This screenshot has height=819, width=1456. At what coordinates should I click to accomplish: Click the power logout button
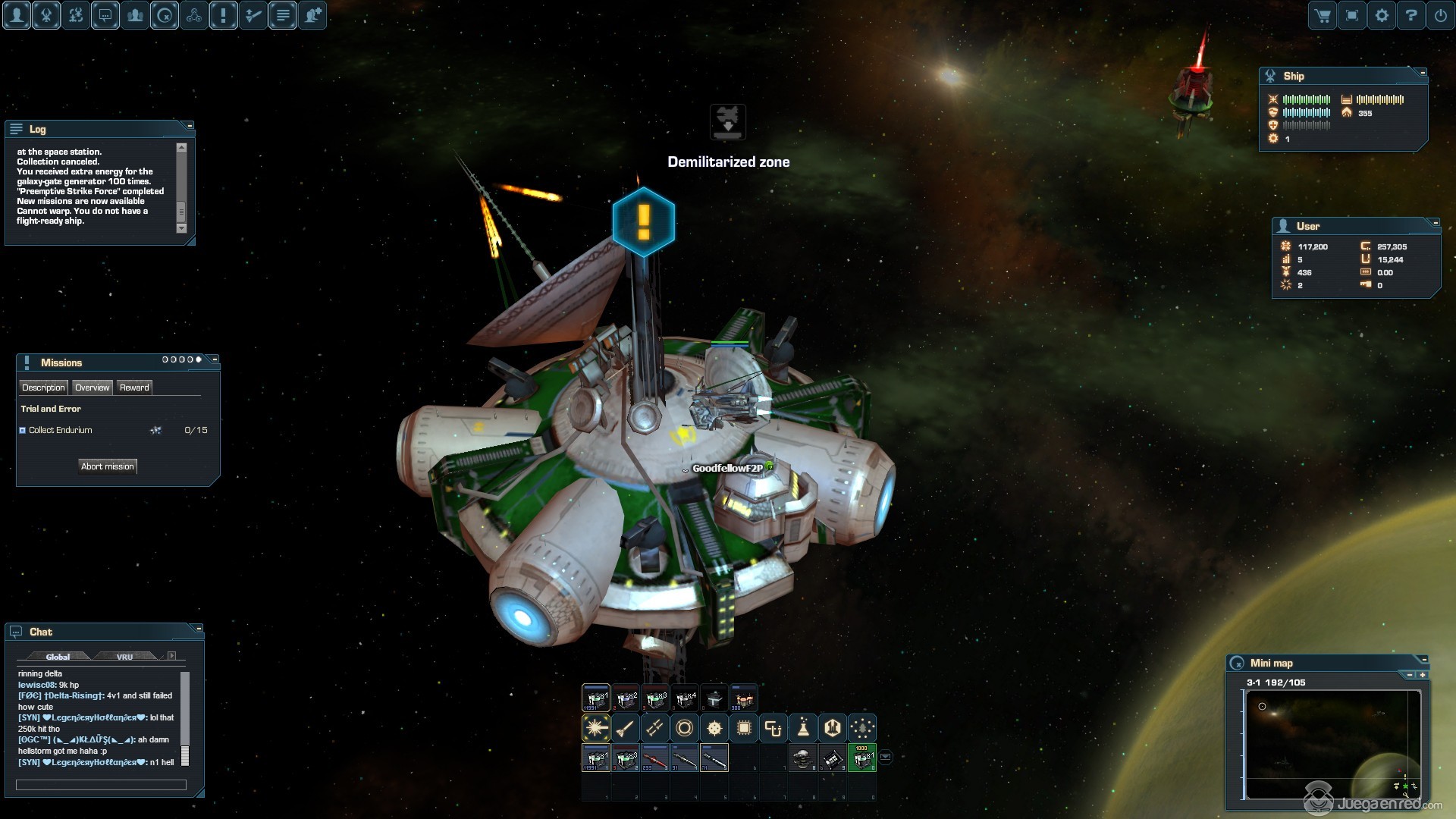coord(1441,15)
